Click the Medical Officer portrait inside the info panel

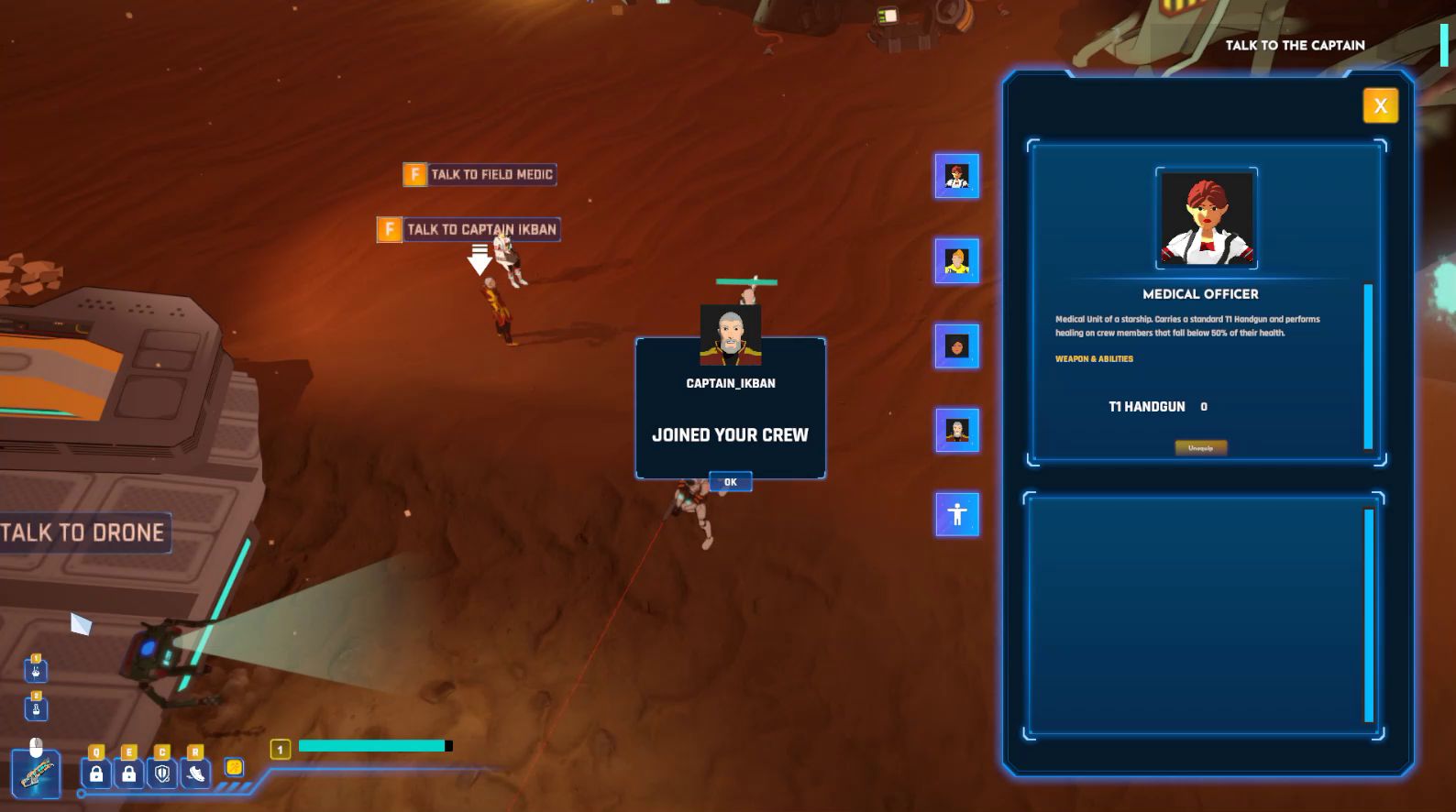[1207, 218]
